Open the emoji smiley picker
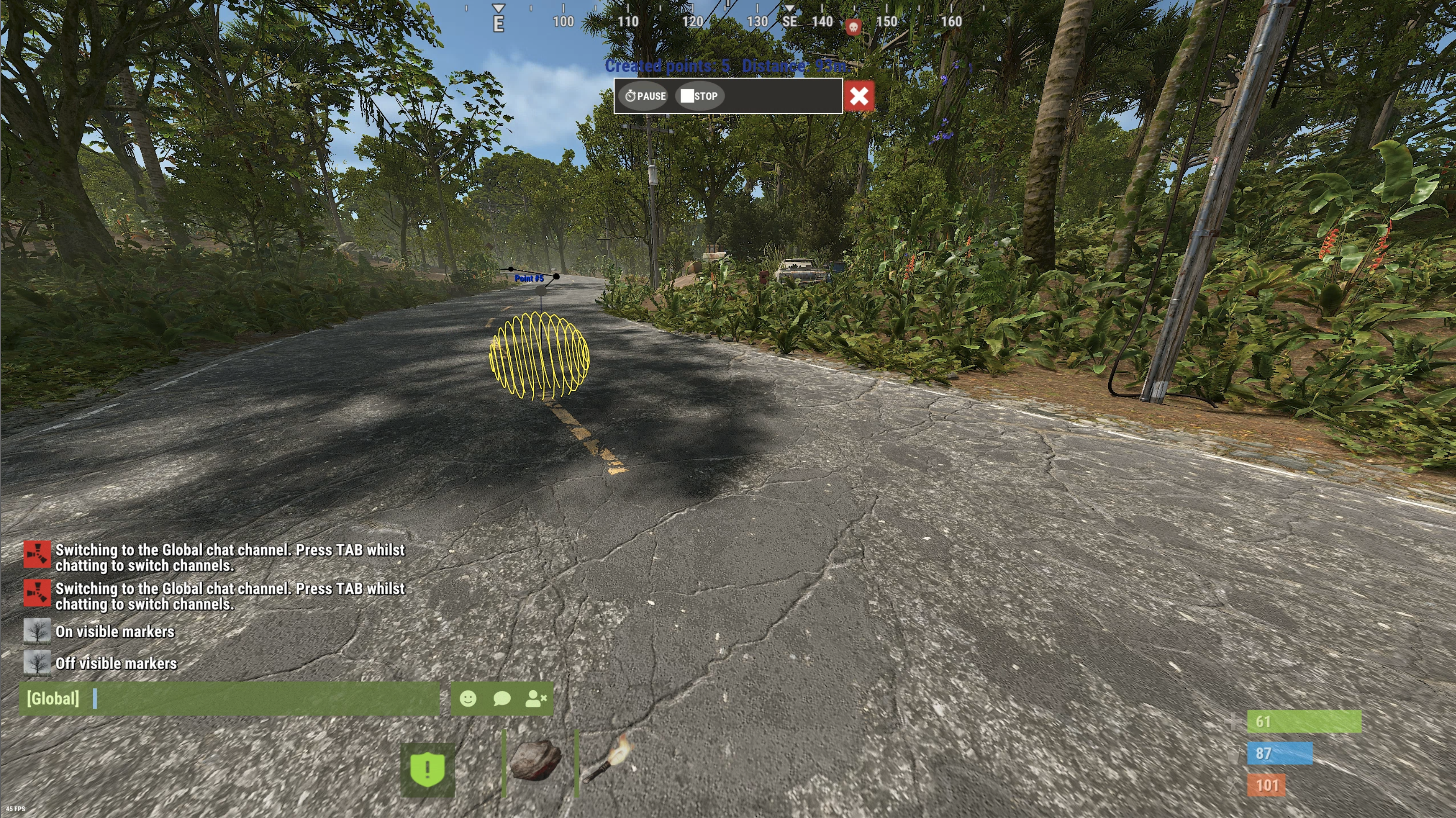1456x818 pixels. [x=468, y=699]
